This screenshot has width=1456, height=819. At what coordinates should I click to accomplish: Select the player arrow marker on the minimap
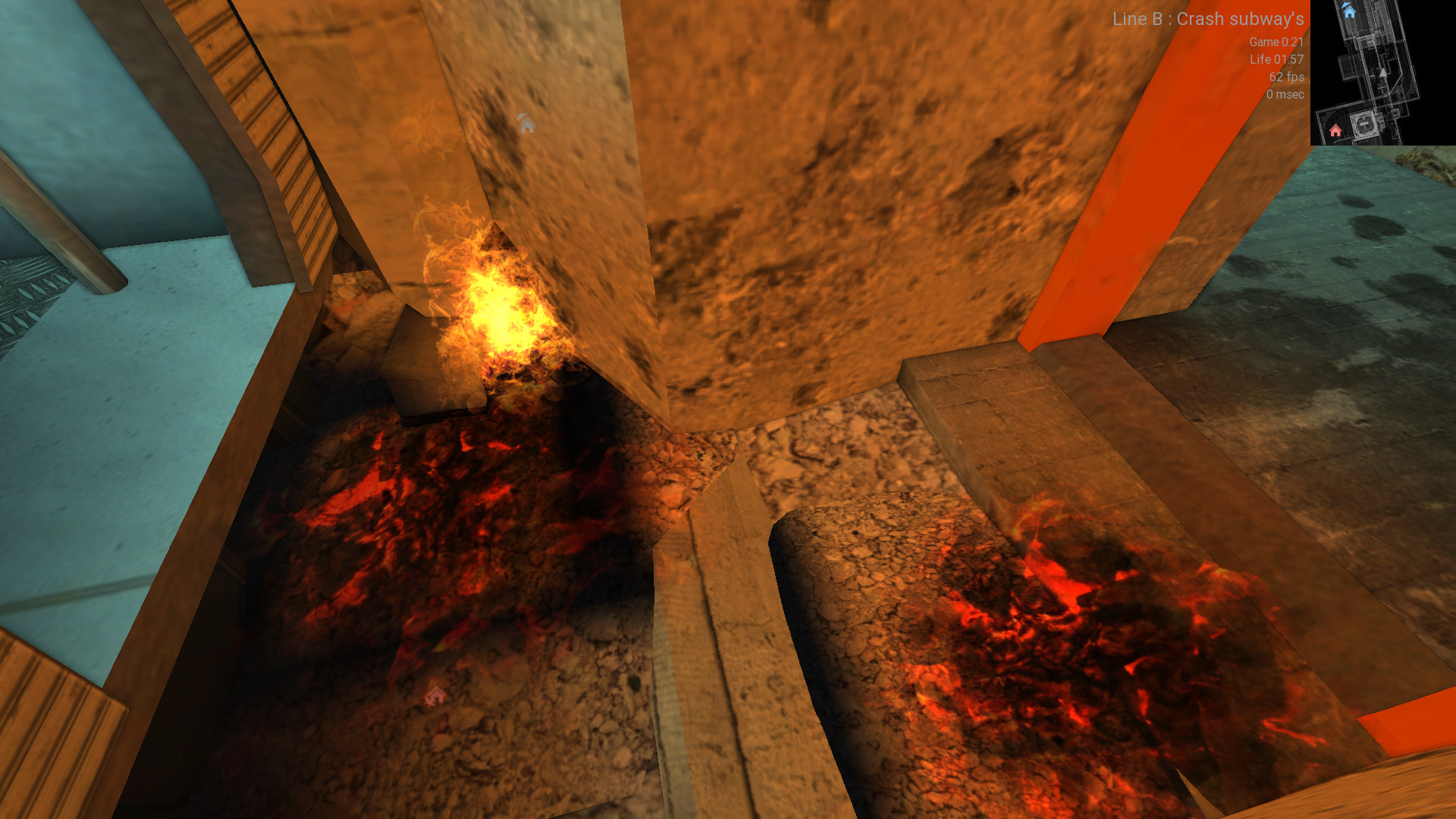[1383, 73]
